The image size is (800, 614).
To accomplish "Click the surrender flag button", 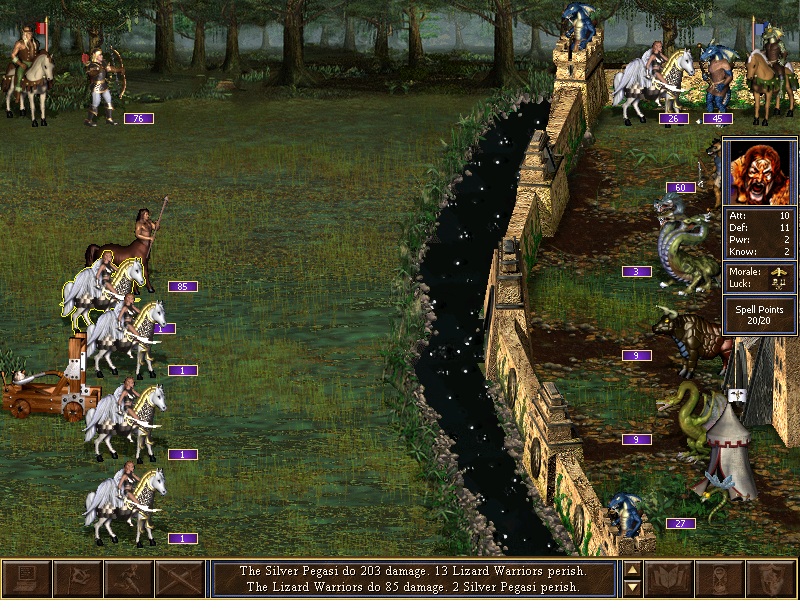I will [77, 580].
